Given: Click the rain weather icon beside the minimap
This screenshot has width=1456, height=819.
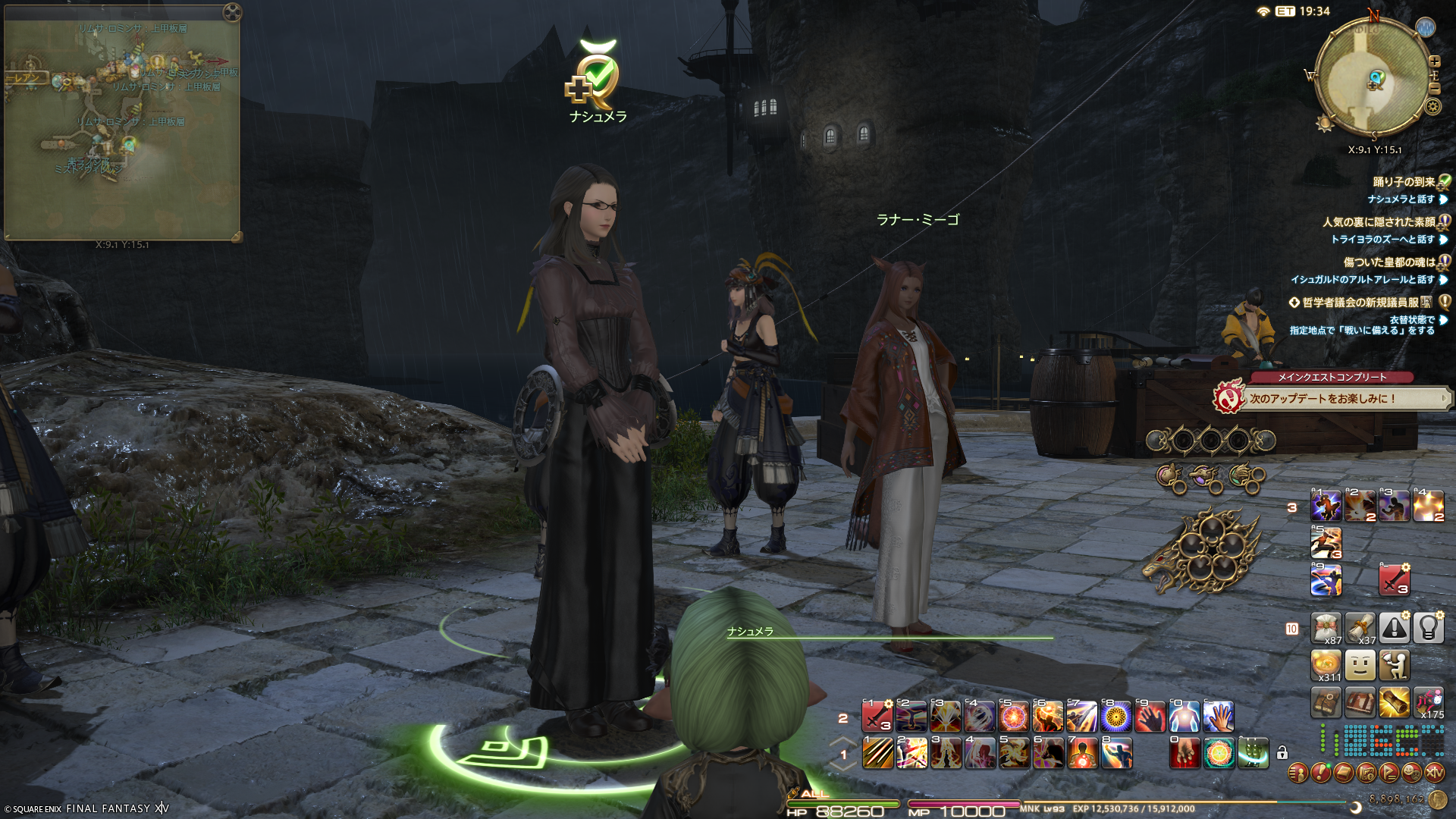Looking at the screenshot, I should click(x=1426, y=28).
